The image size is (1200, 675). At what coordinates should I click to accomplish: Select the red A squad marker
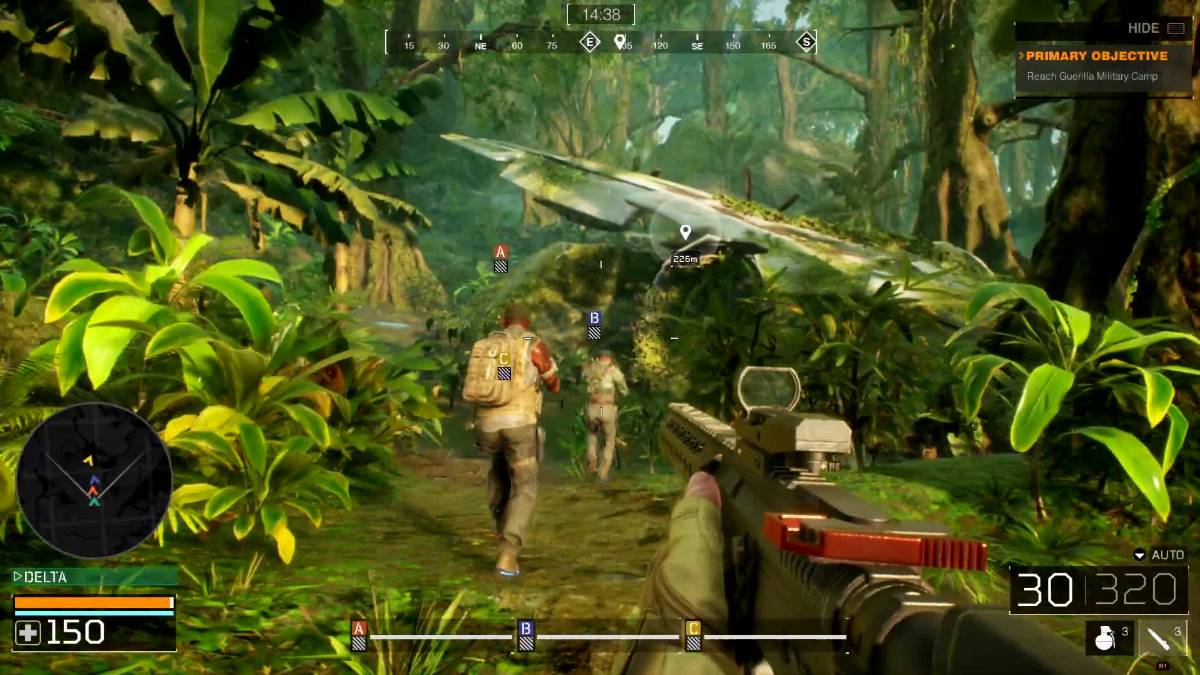[501, 258]
